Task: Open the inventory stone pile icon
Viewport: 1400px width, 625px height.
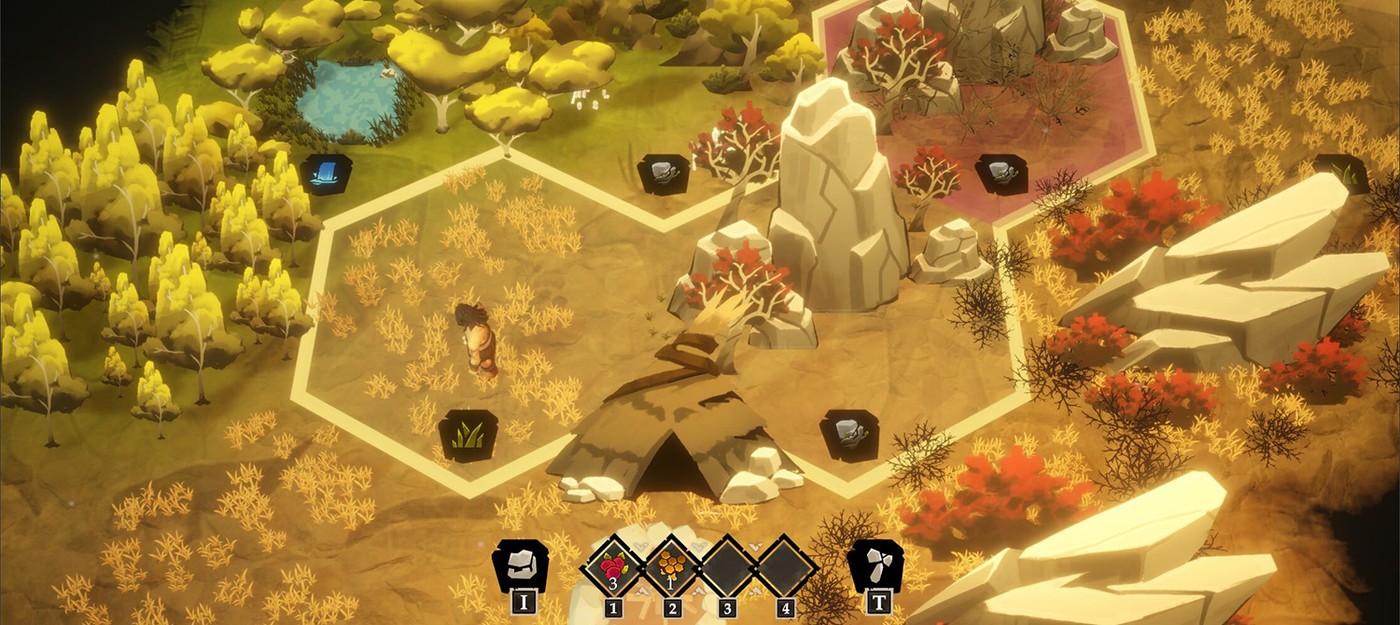Action: 521,566
